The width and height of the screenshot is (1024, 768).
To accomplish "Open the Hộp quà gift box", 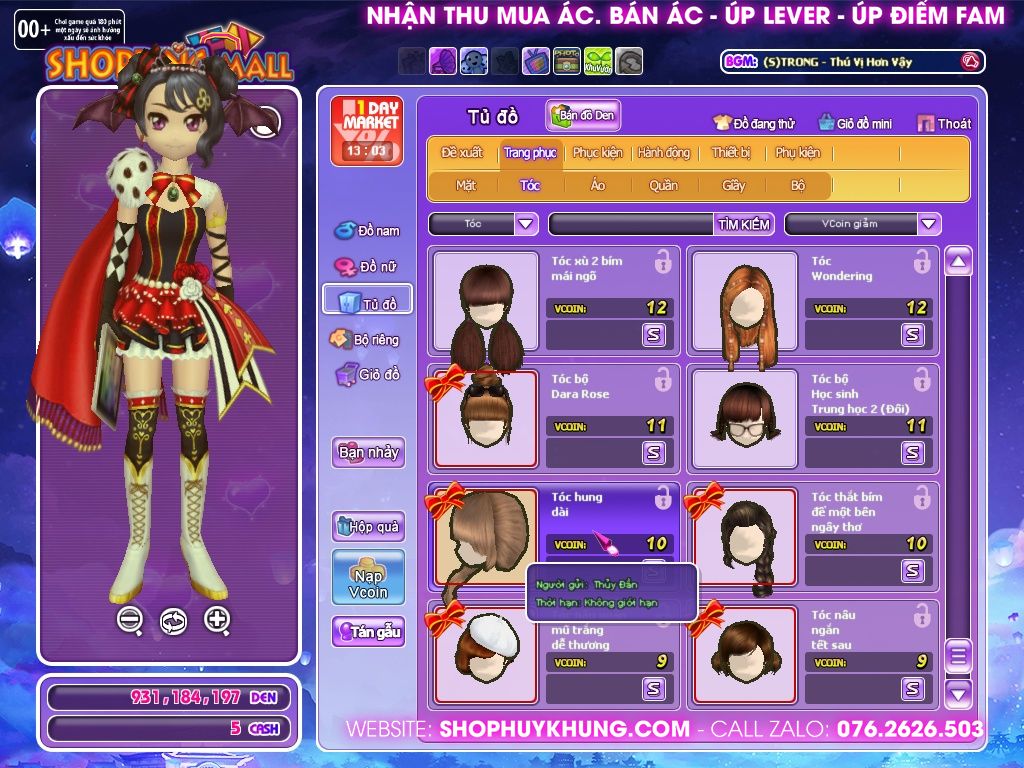I will pos(368,526).
